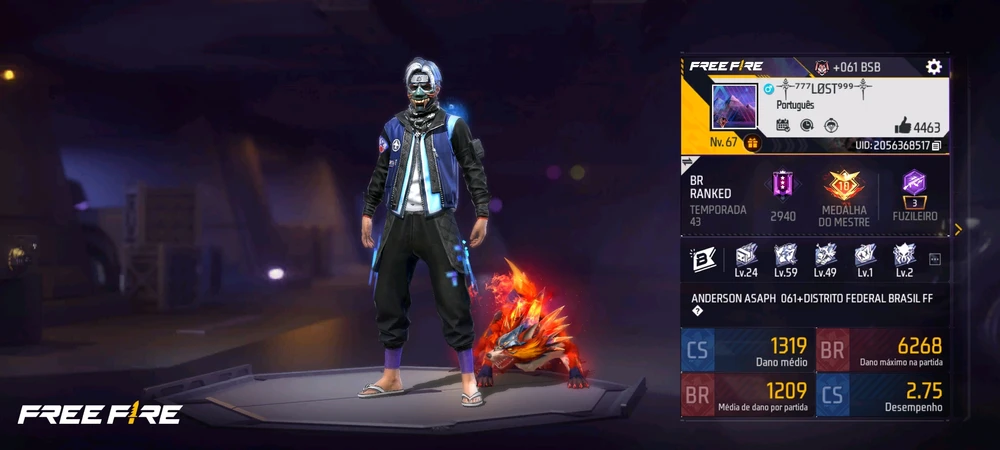
Task: Open the orange gift box icon
Action: point(752,143)
